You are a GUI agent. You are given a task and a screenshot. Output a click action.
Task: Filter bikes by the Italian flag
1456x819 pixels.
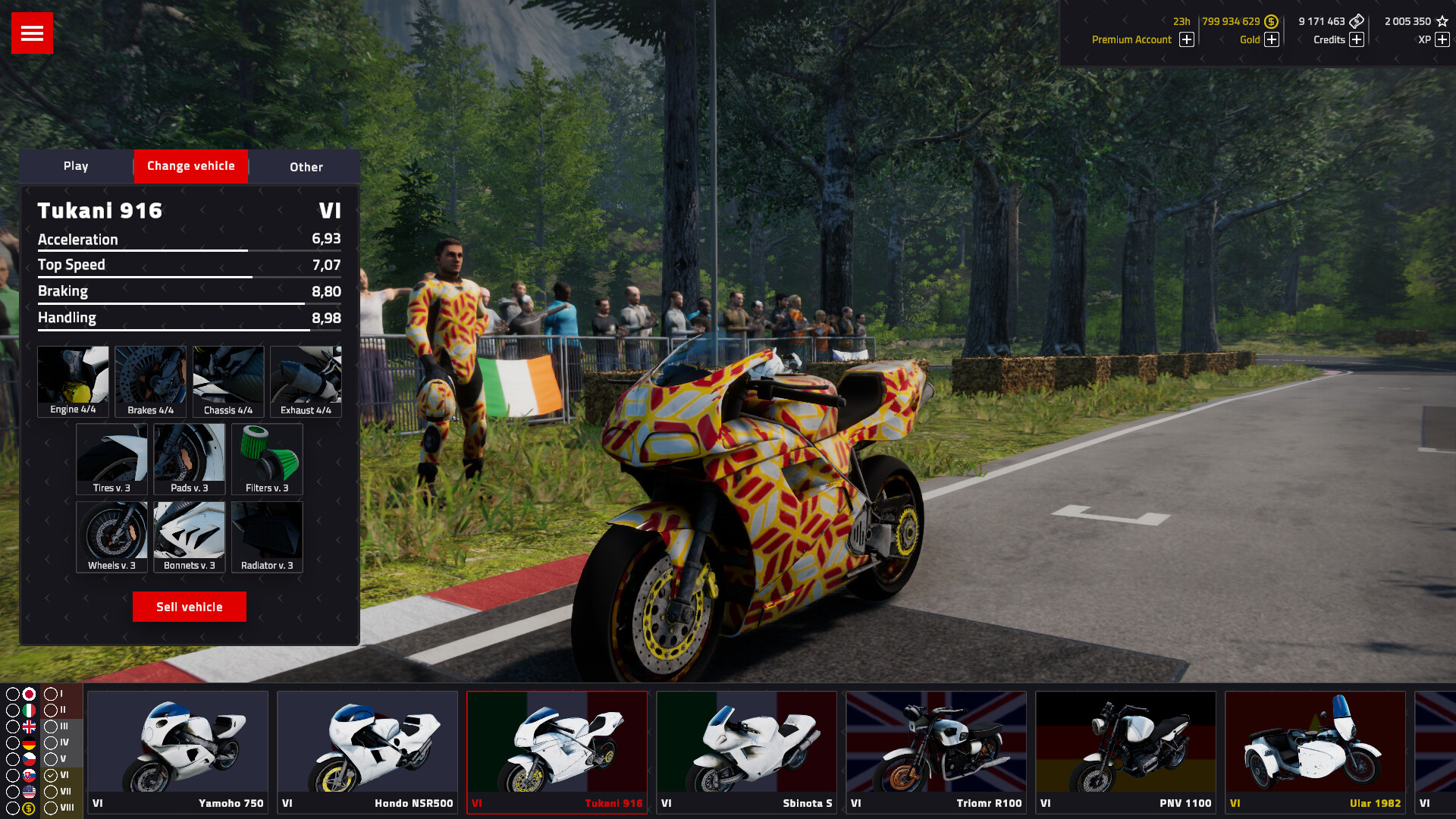coord(29,711)
